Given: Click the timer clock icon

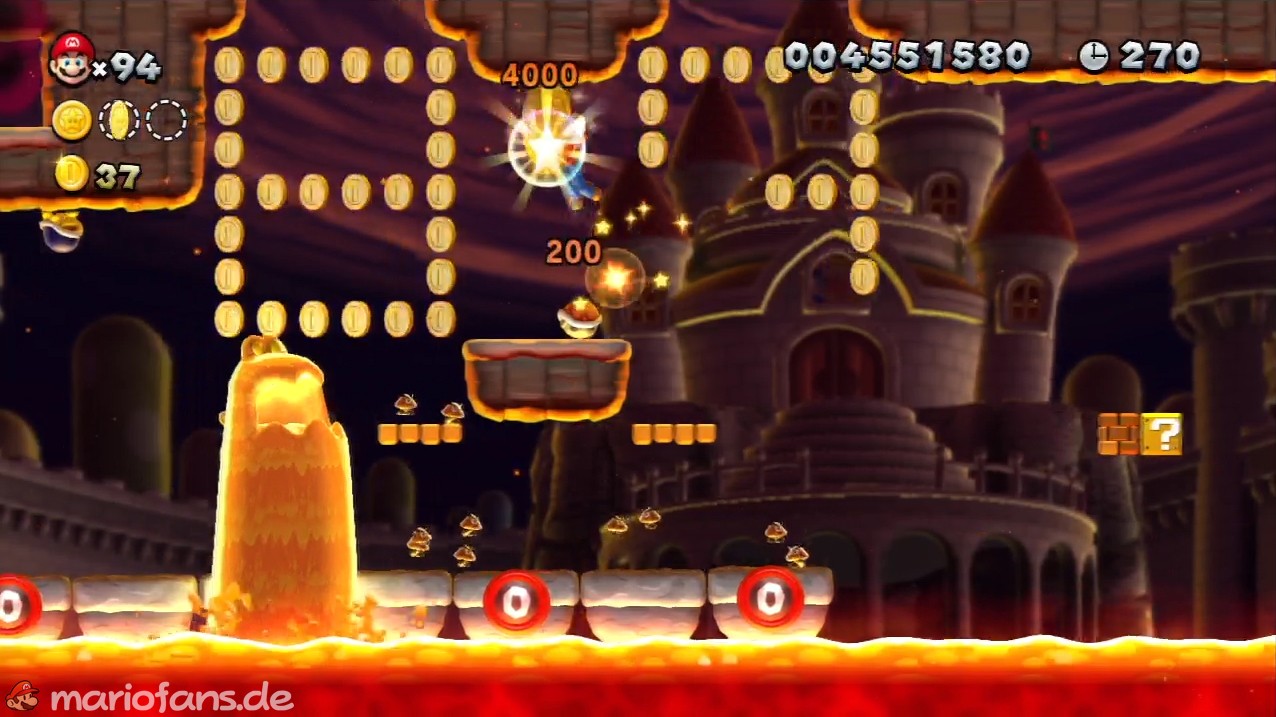Looking at the screenshot, I should (1093, 57).
